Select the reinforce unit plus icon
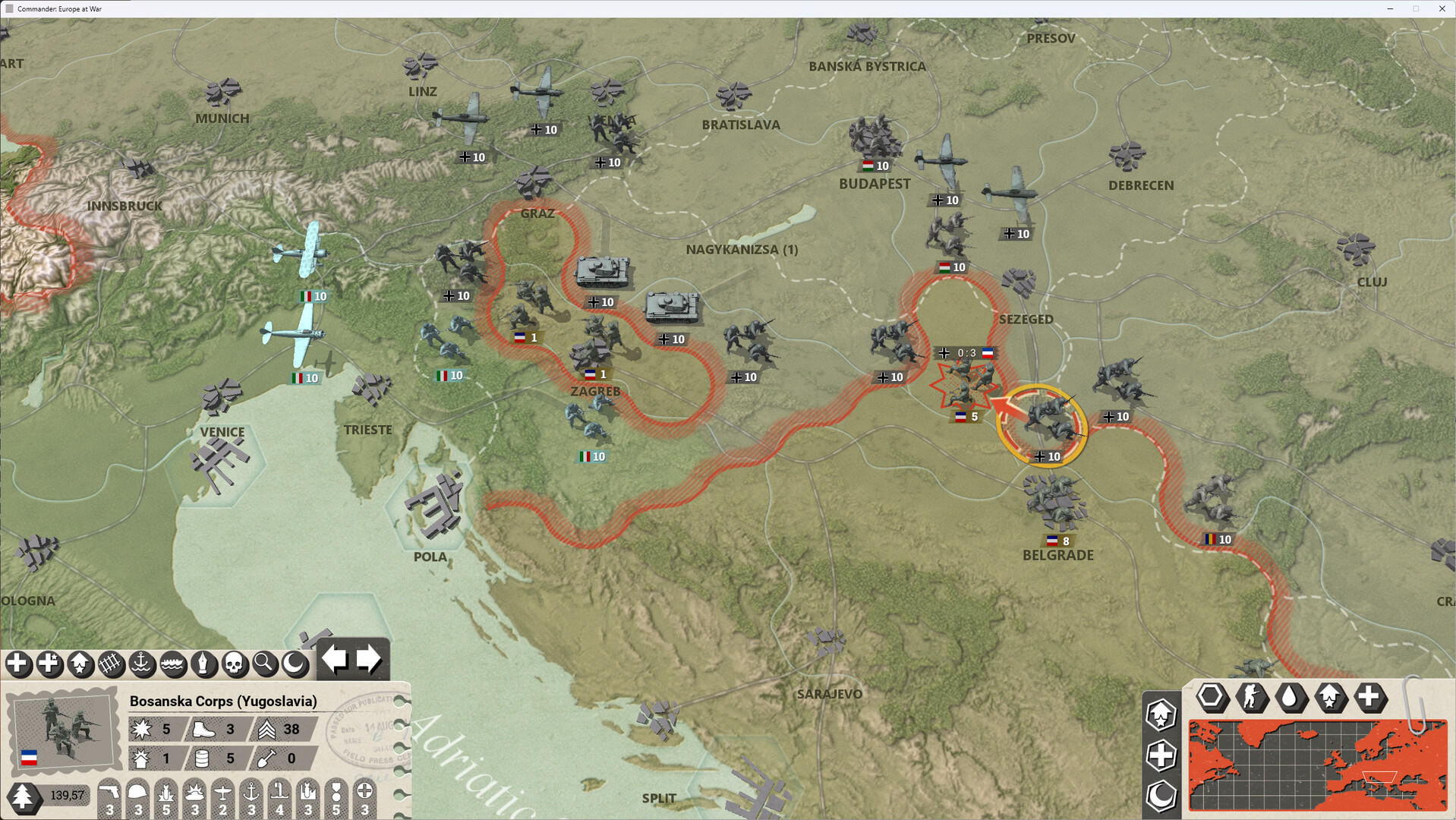The height and width of the screenshot is (820, 1456). (x=19, y=664)
